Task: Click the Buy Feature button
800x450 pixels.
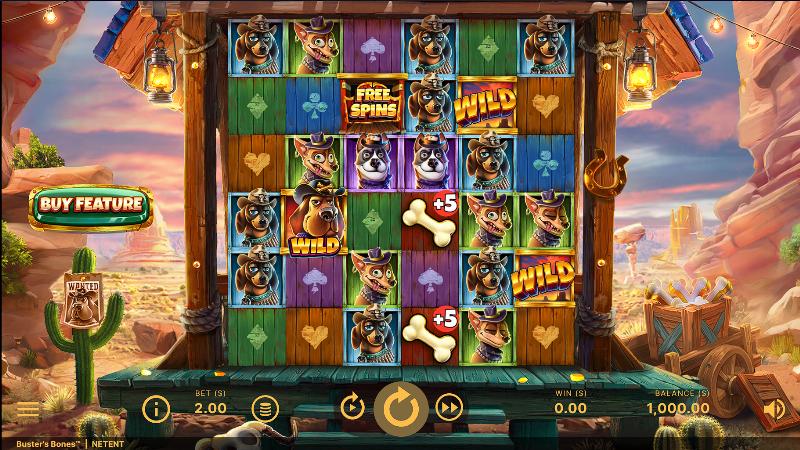Action: coord(91,205)
